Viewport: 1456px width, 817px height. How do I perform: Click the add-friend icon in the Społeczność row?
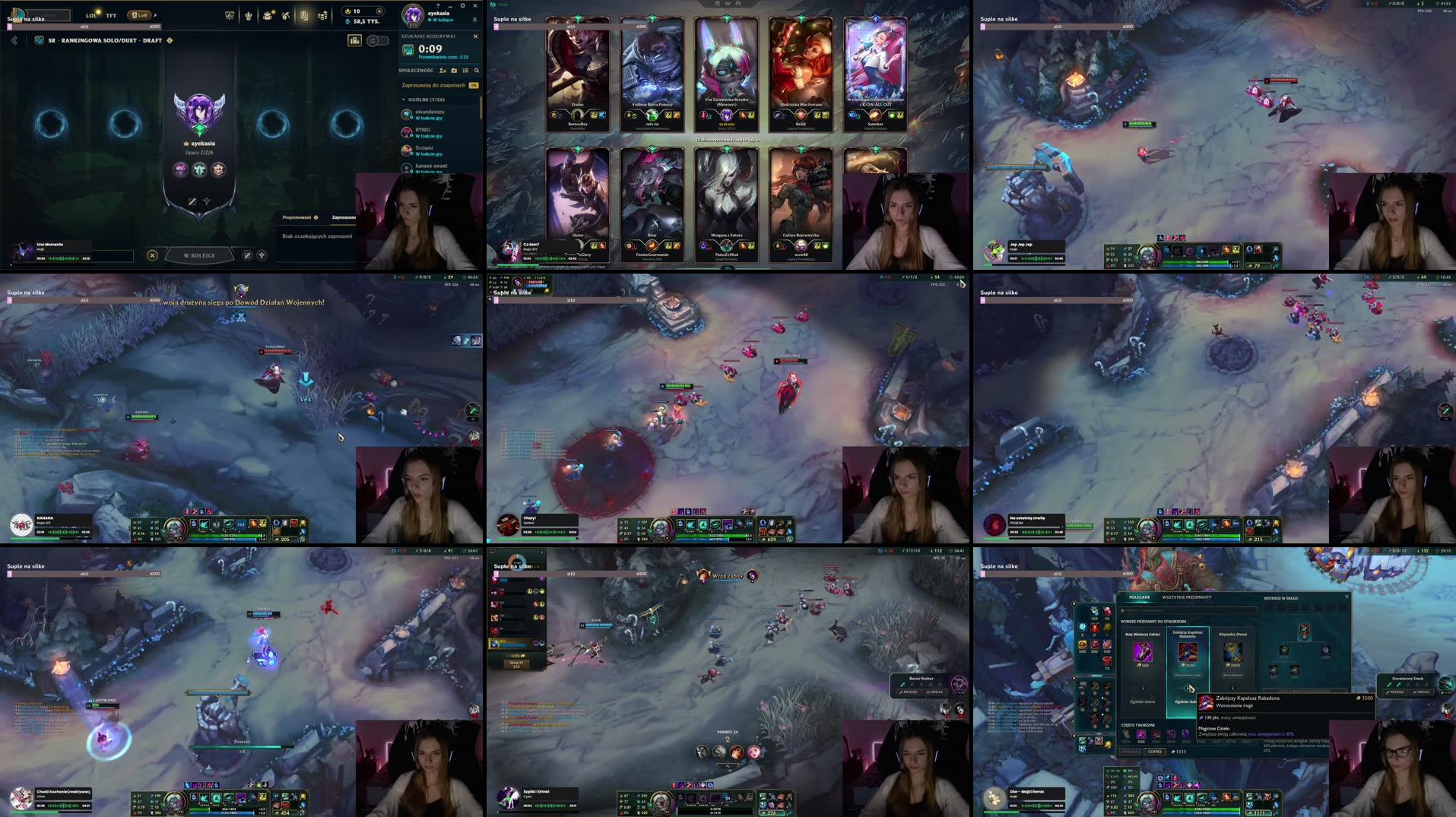[x=443, y=71]
